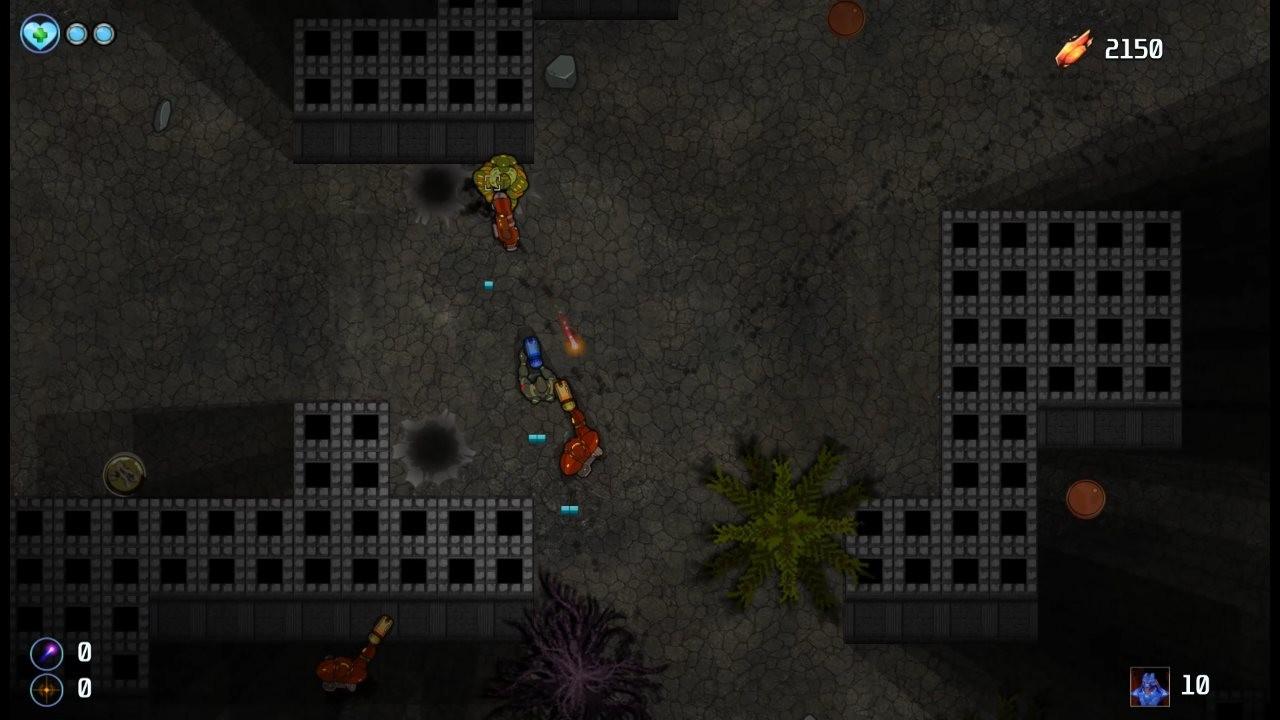
Task: Click the 10 enemy counter text
Action: [1197, 687]
